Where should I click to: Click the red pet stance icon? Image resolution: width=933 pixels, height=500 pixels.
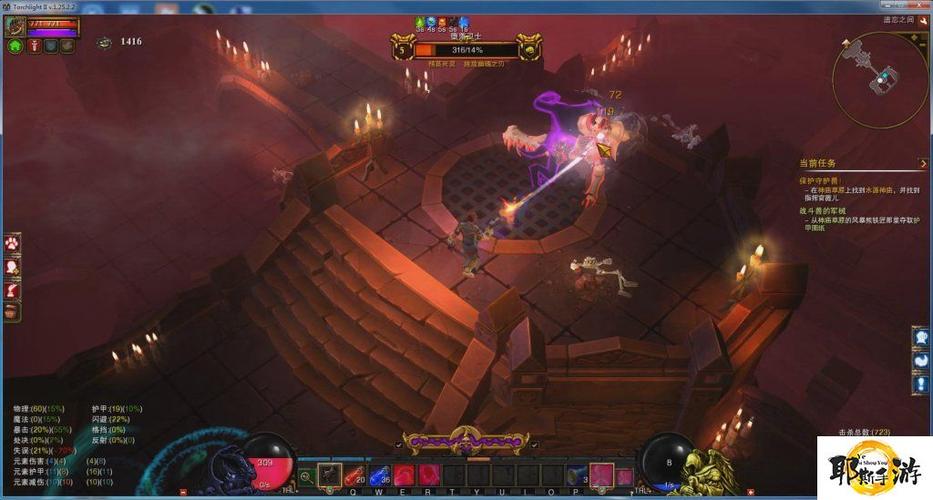pos(33,45)
